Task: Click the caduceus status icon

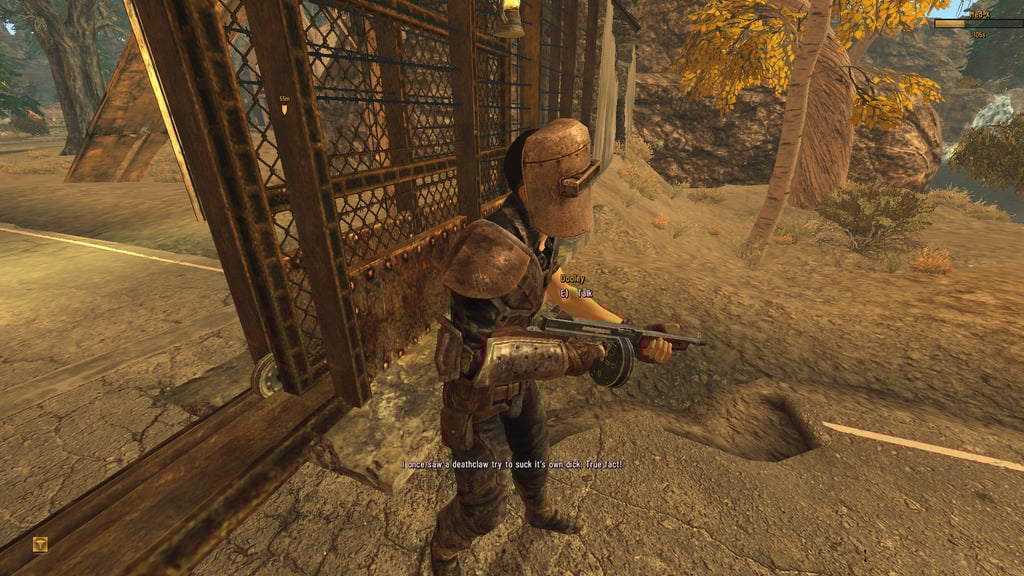Action: [40, 545]
